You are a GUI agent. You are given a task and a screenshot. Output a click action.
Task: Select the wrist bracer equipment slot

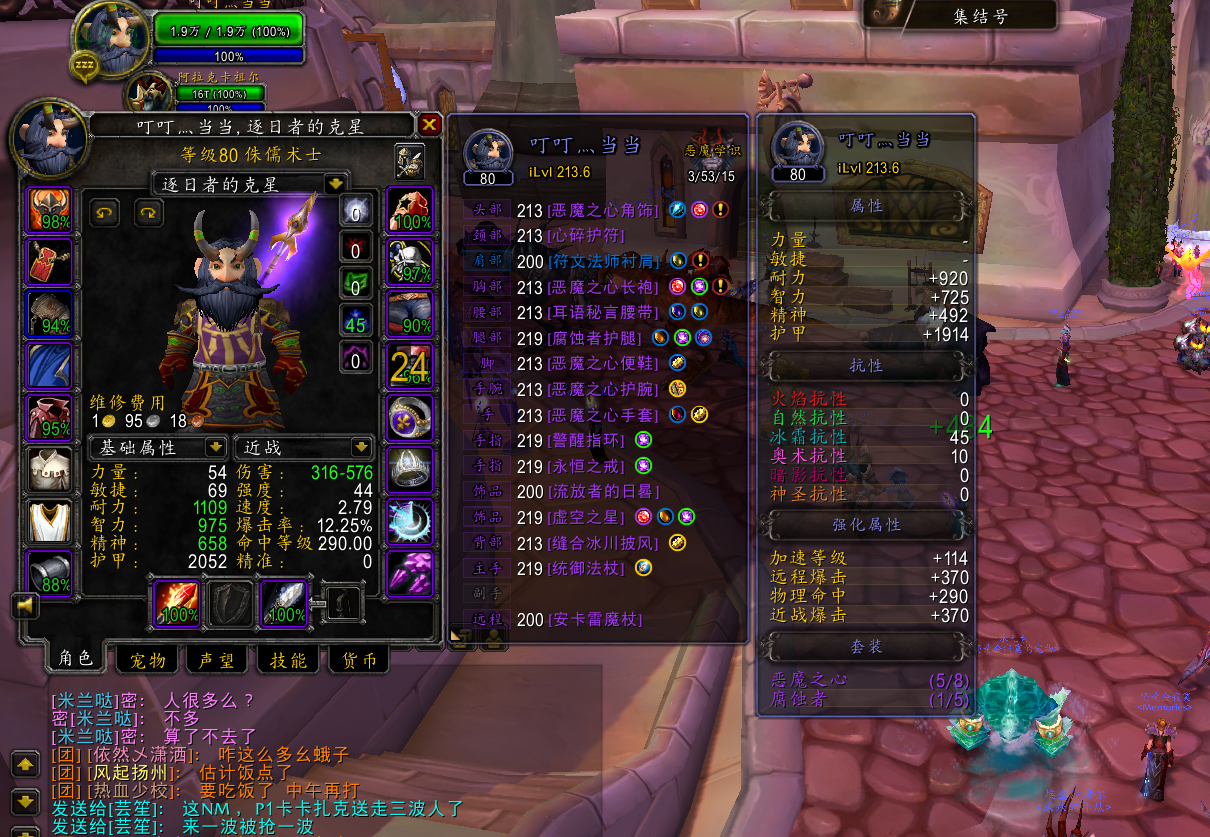click(49, 574)
